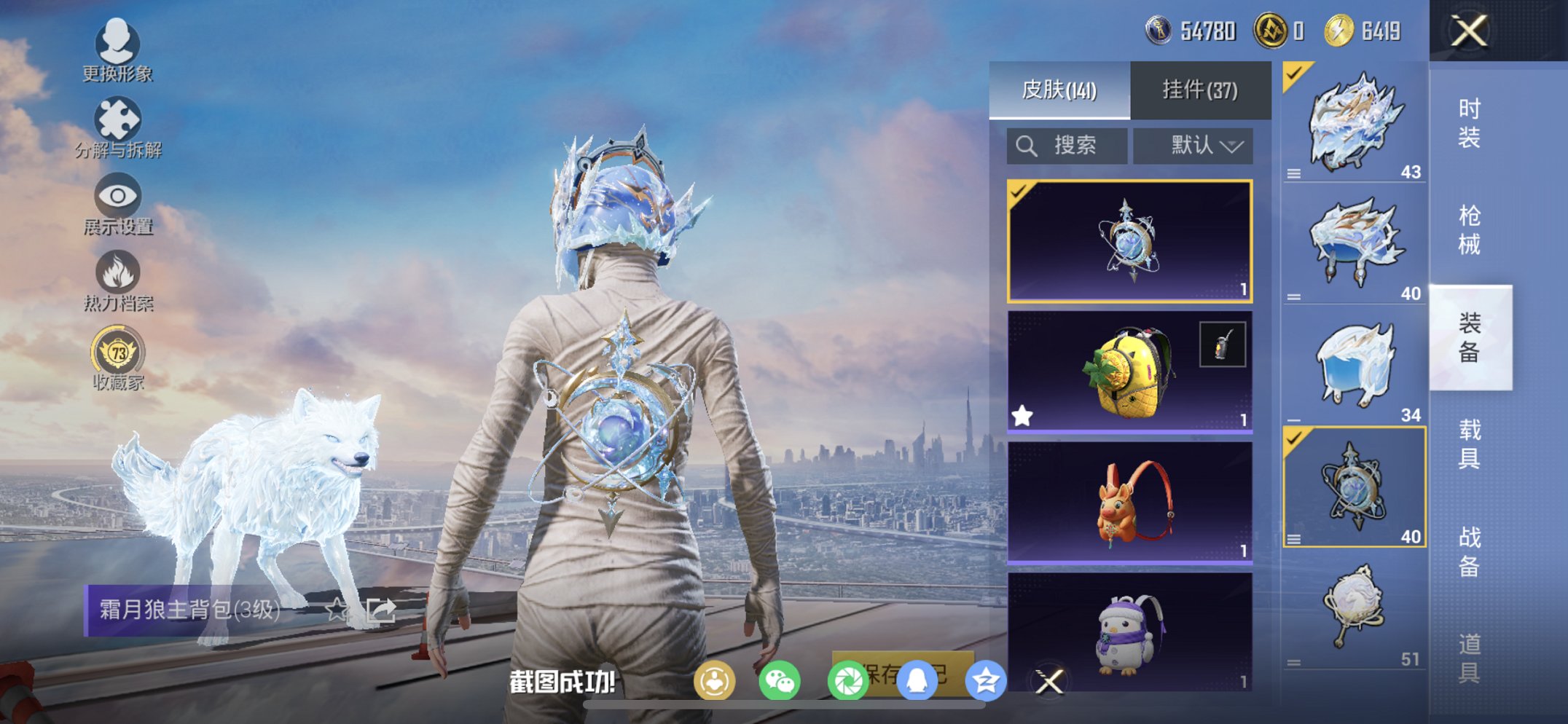Toggle the checkmark on the selected backpack skin
This screenshot has height=724, width=1568.
tap(1019, 192)
